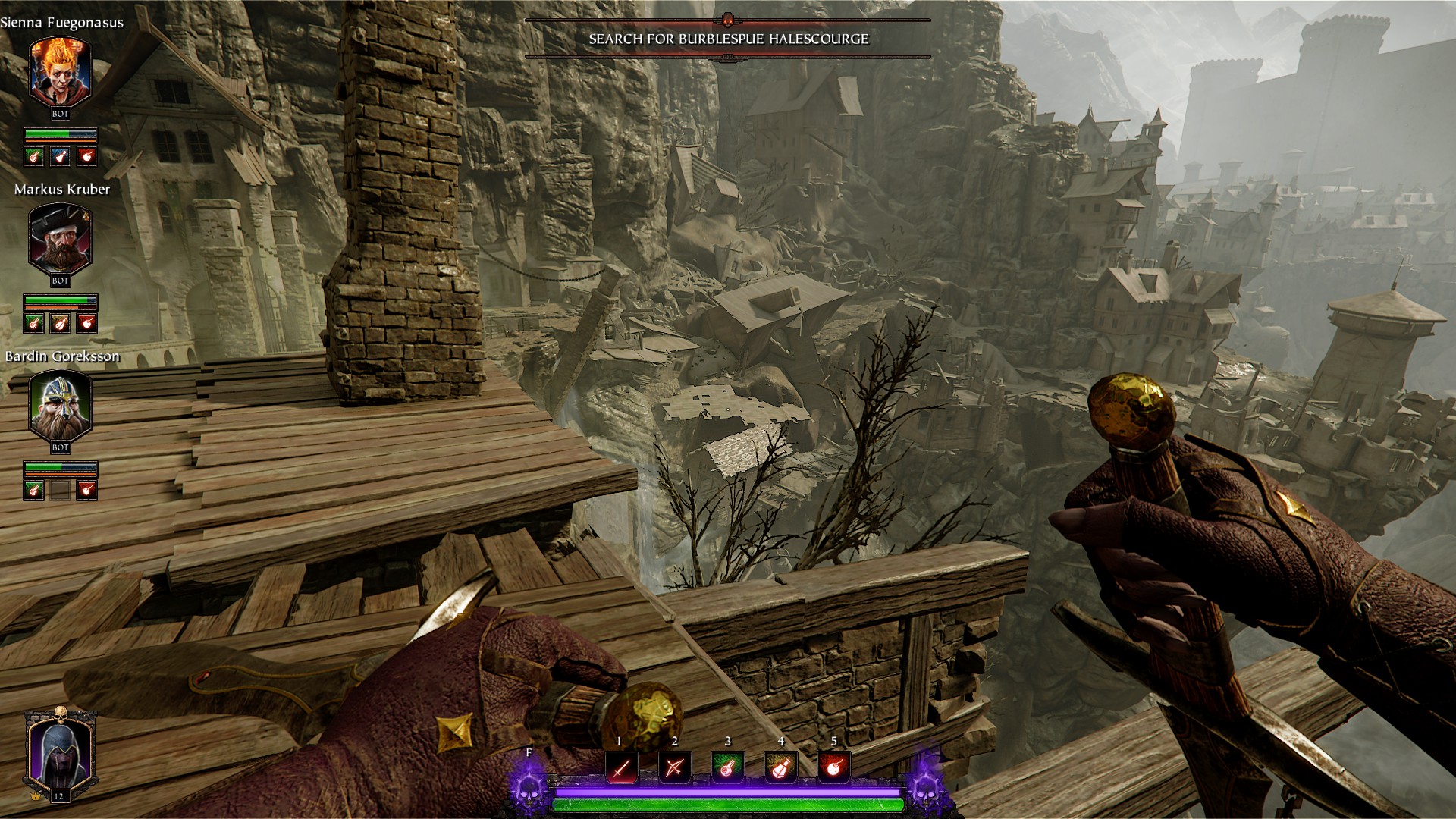1456x819 pixels.
Task: Choose the yellow potion slot
Action: coord(780,768)
